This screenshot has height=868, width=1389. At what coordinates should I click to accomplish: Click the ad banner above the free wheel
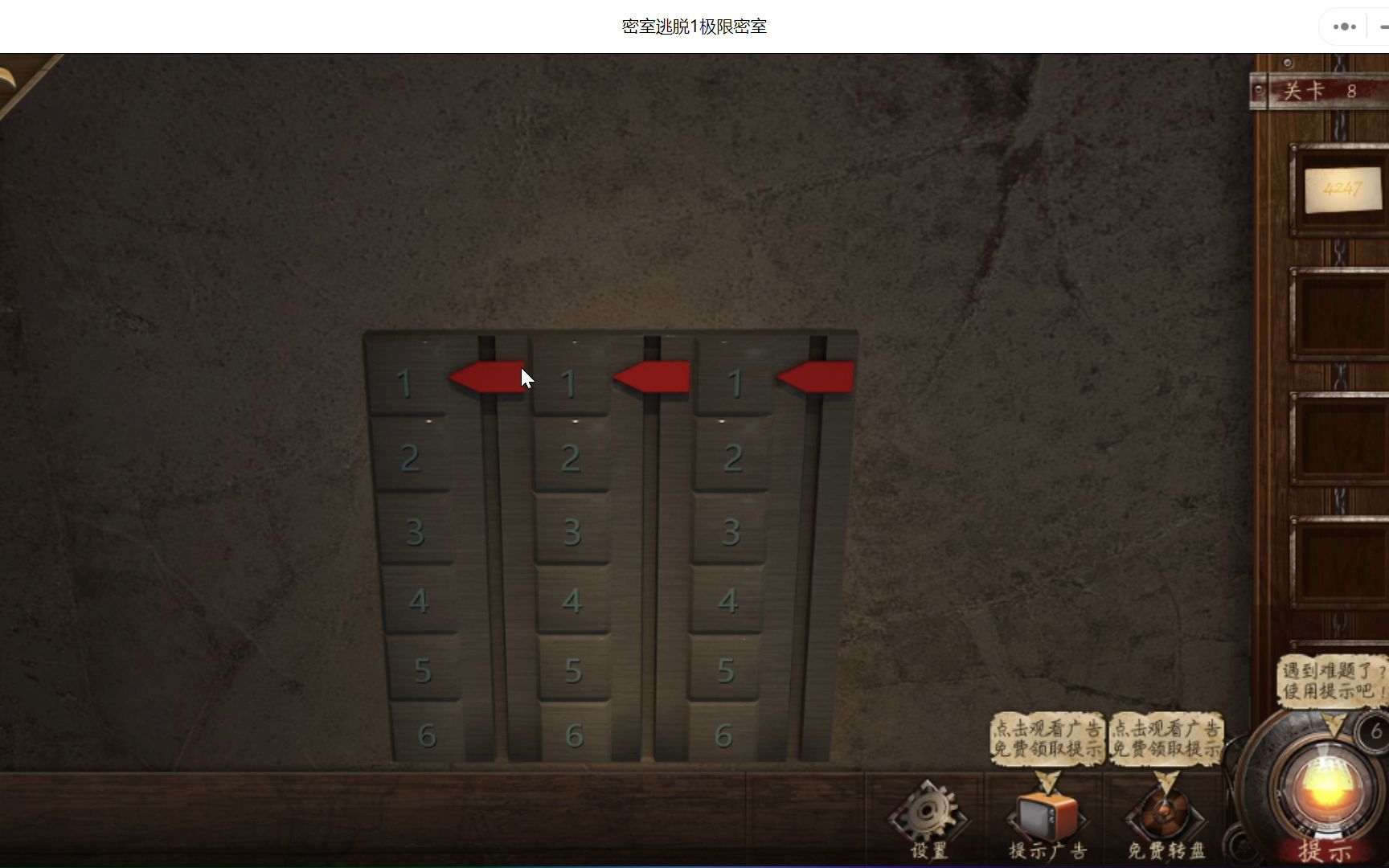point(1165,737)
